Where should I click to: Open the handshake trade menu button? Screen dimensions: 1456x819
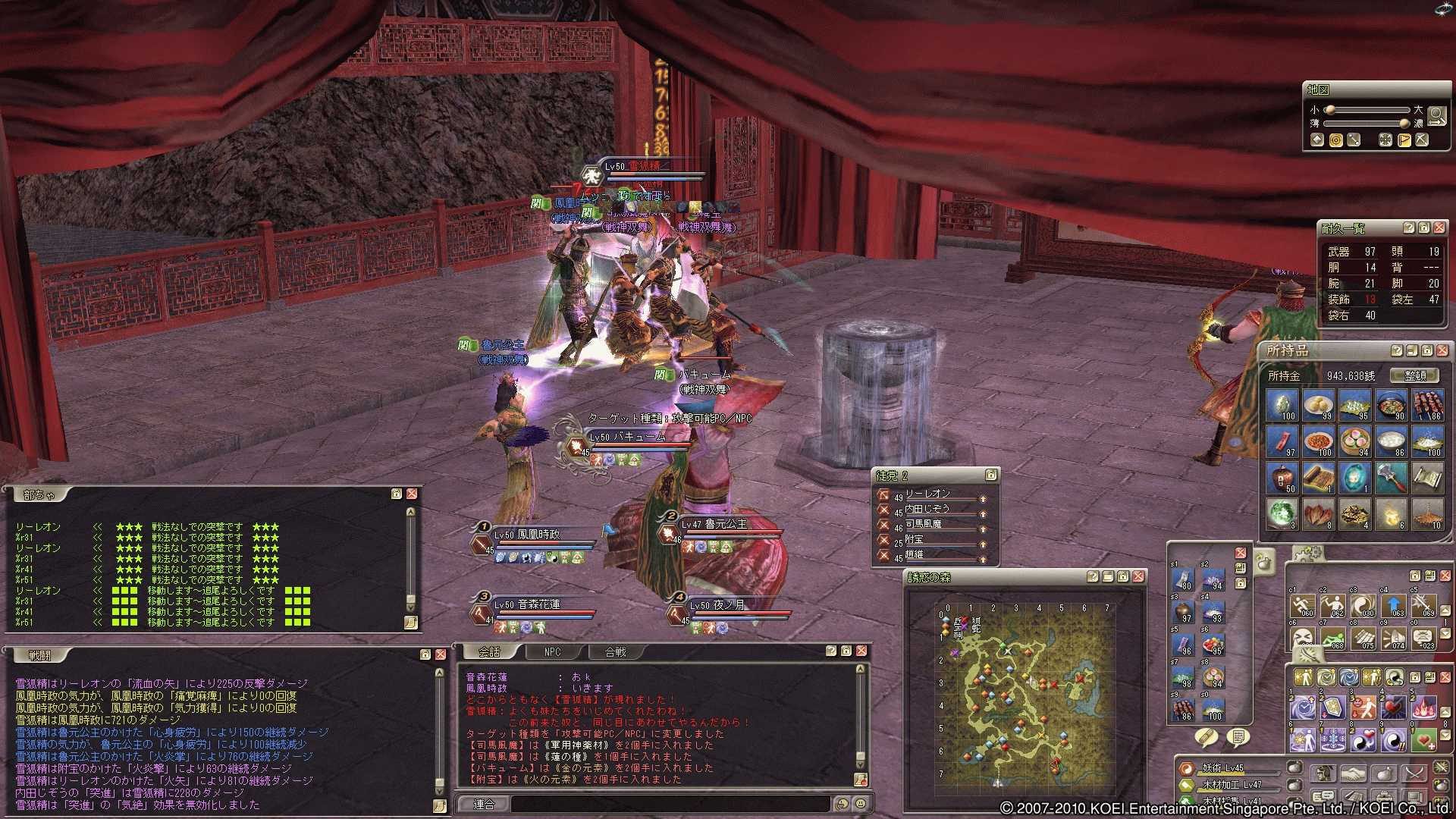(1354, 774)
